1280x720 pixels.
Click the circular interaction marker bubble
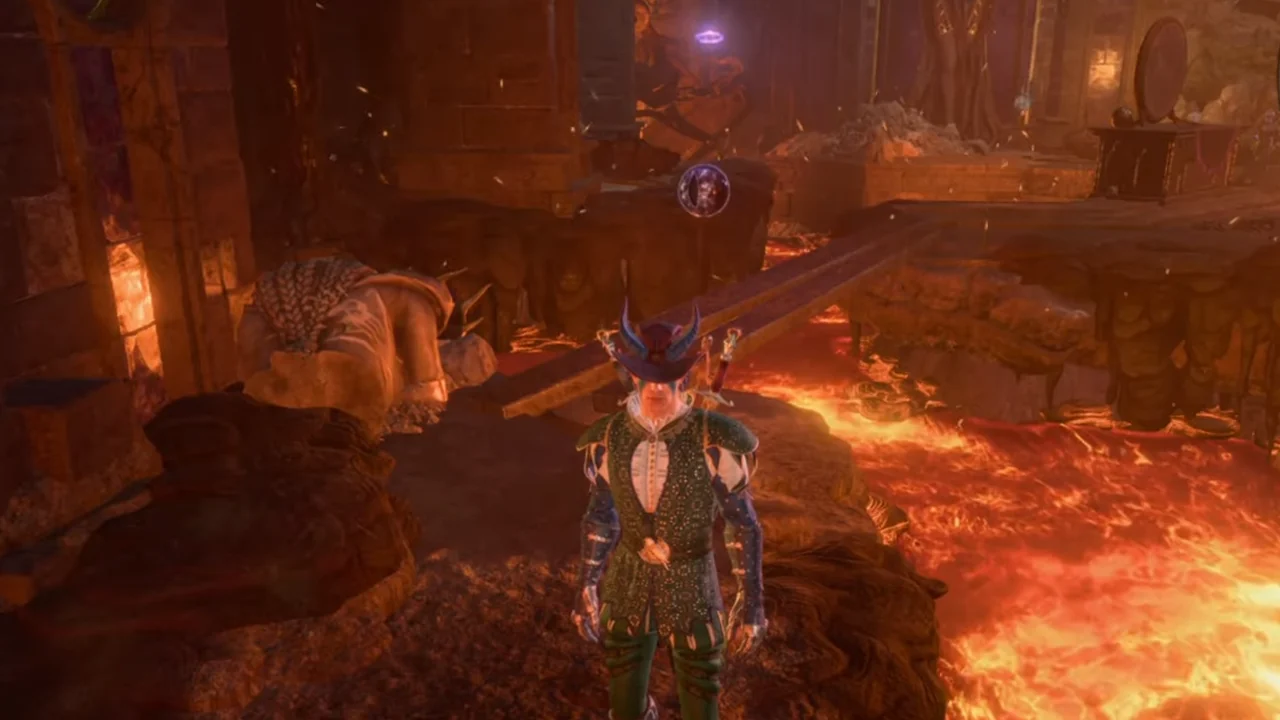click(703, 190)
